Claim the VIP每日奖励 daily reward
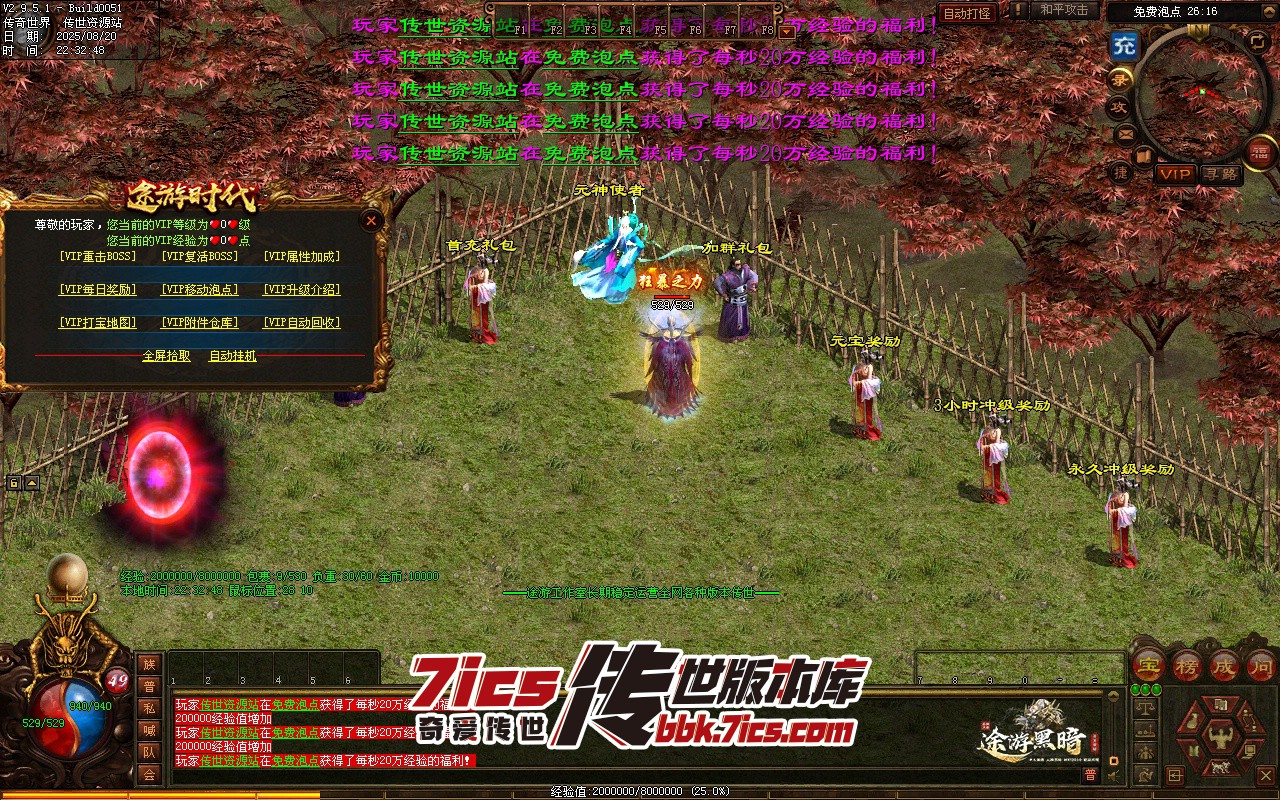 coord(98,290)
